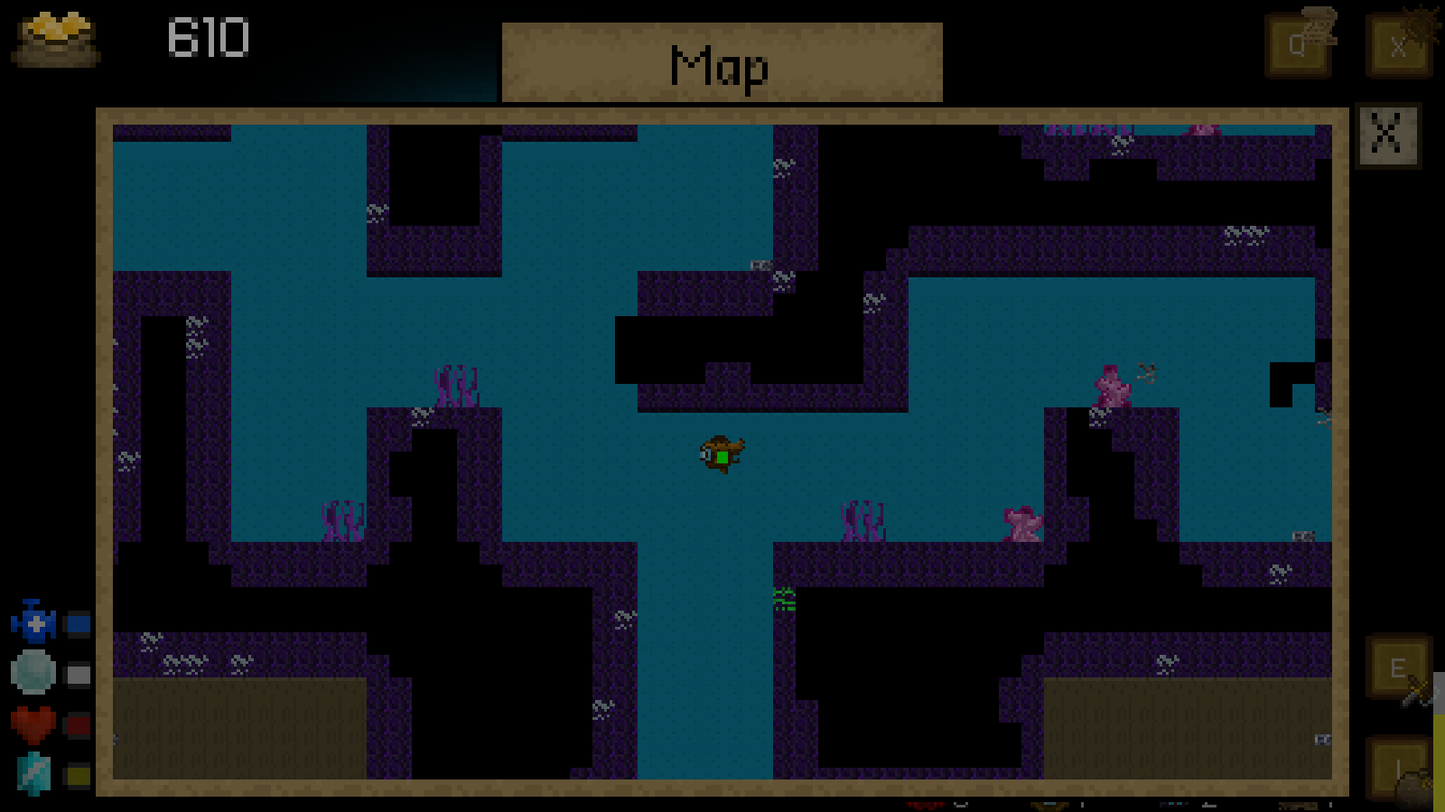Select the pearl bubble stat icon
This screenshot has height=812, width=1445.
pos(35,672)
